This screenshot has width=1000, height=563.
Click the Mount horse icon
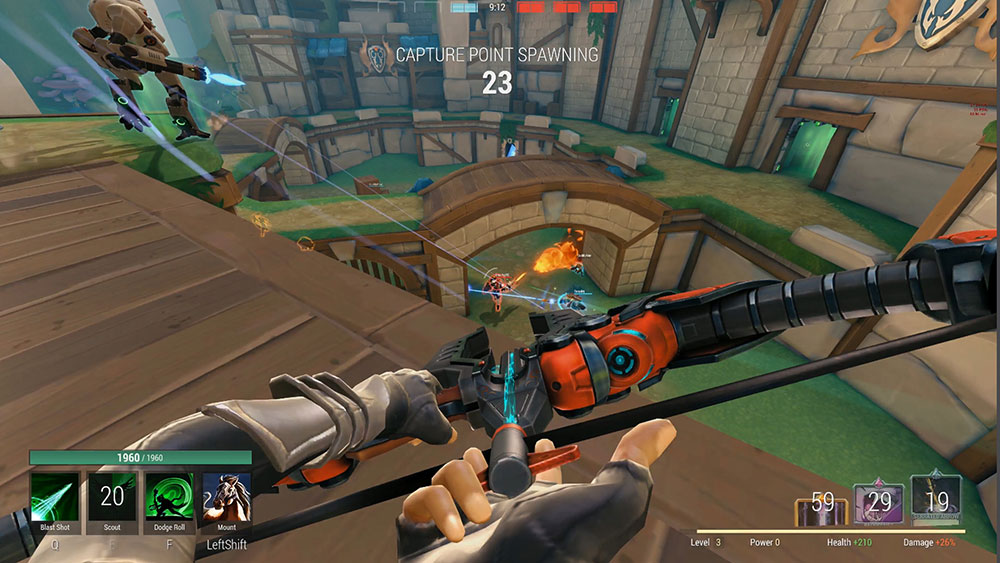(226, 497)
